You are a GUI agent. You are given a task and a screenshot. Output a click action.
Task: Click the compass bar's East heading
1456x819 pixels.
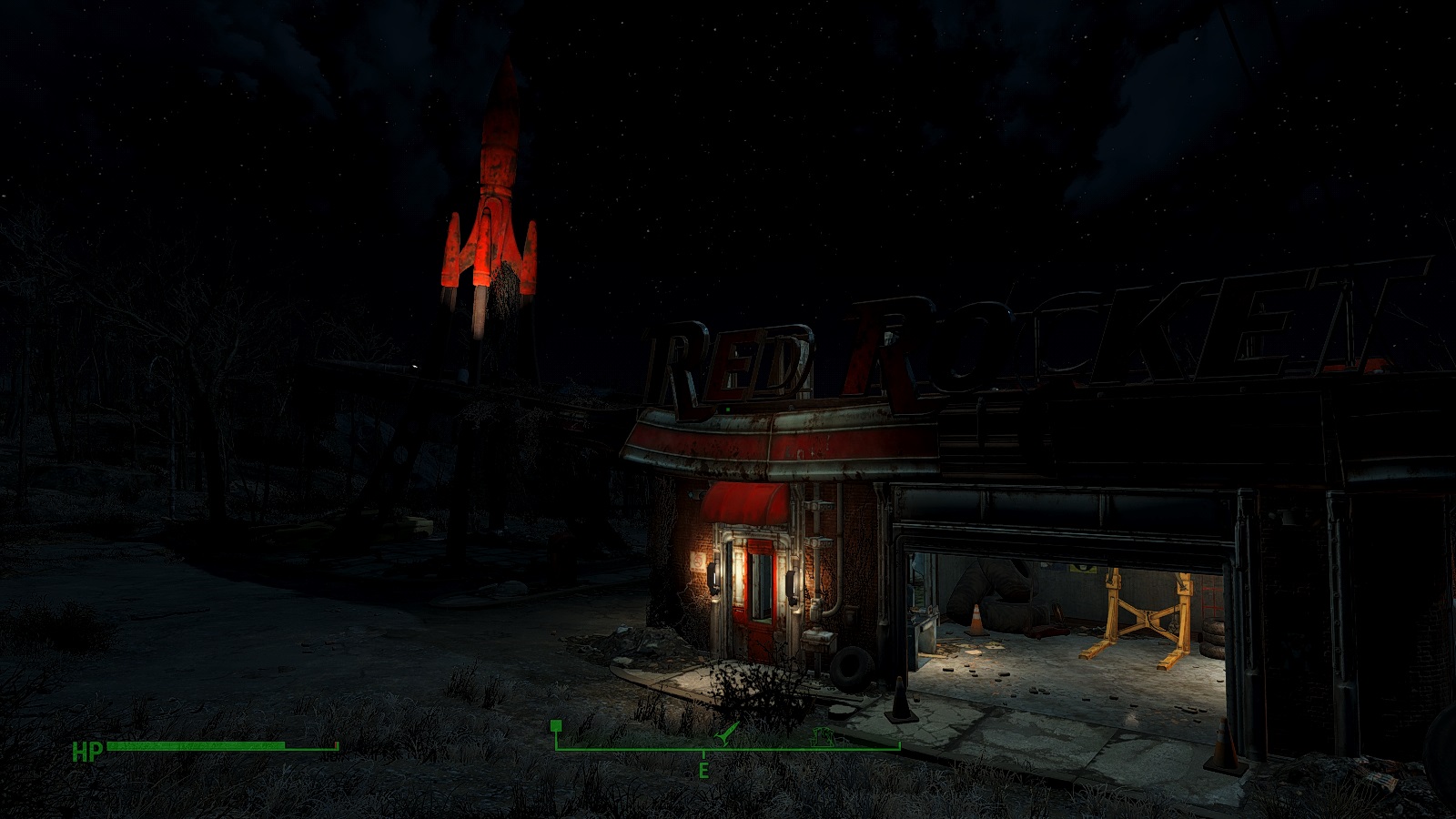click(x=703, y=771)
